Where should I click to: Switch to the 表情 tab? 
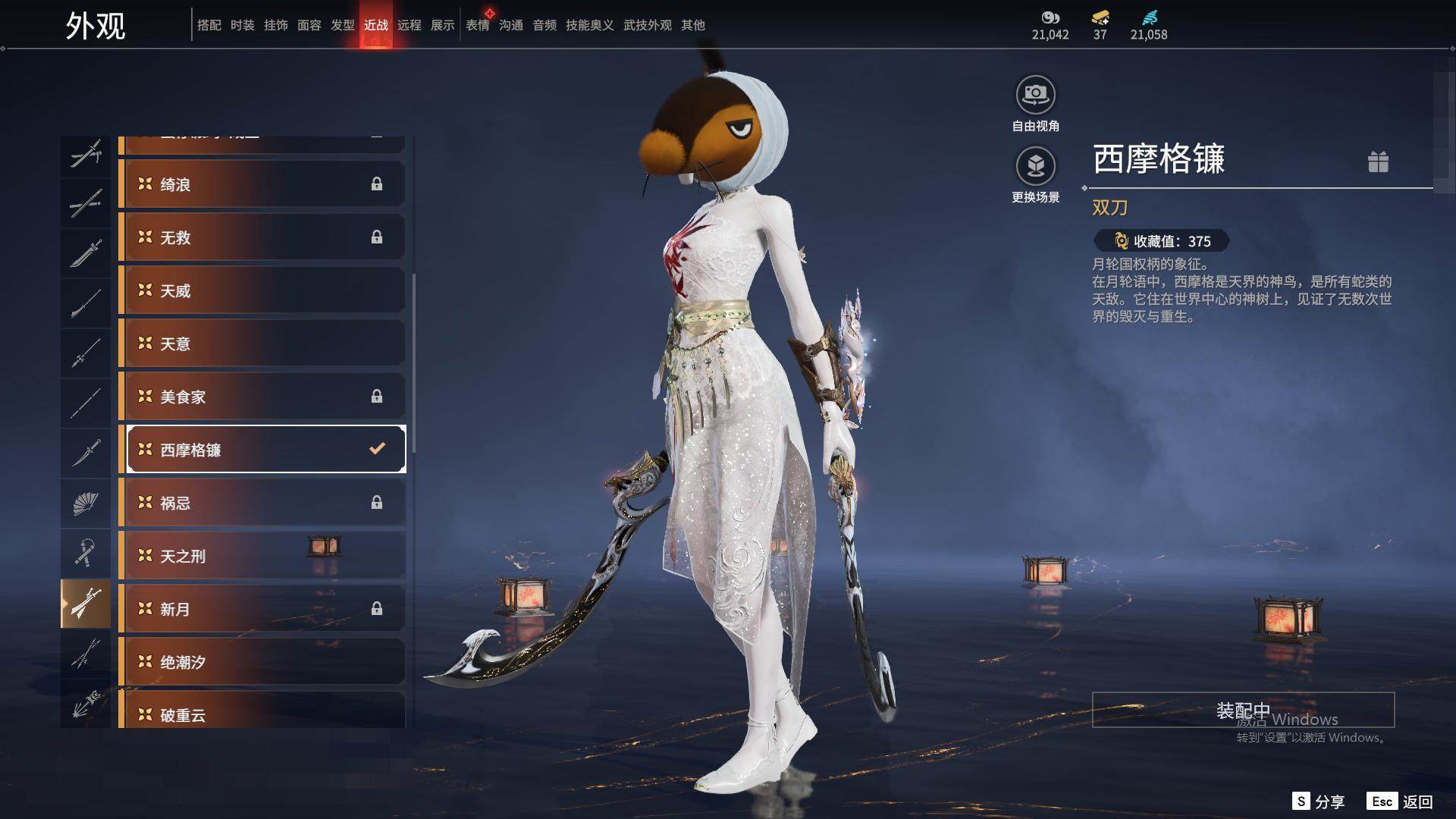click(x=478, y=25)
